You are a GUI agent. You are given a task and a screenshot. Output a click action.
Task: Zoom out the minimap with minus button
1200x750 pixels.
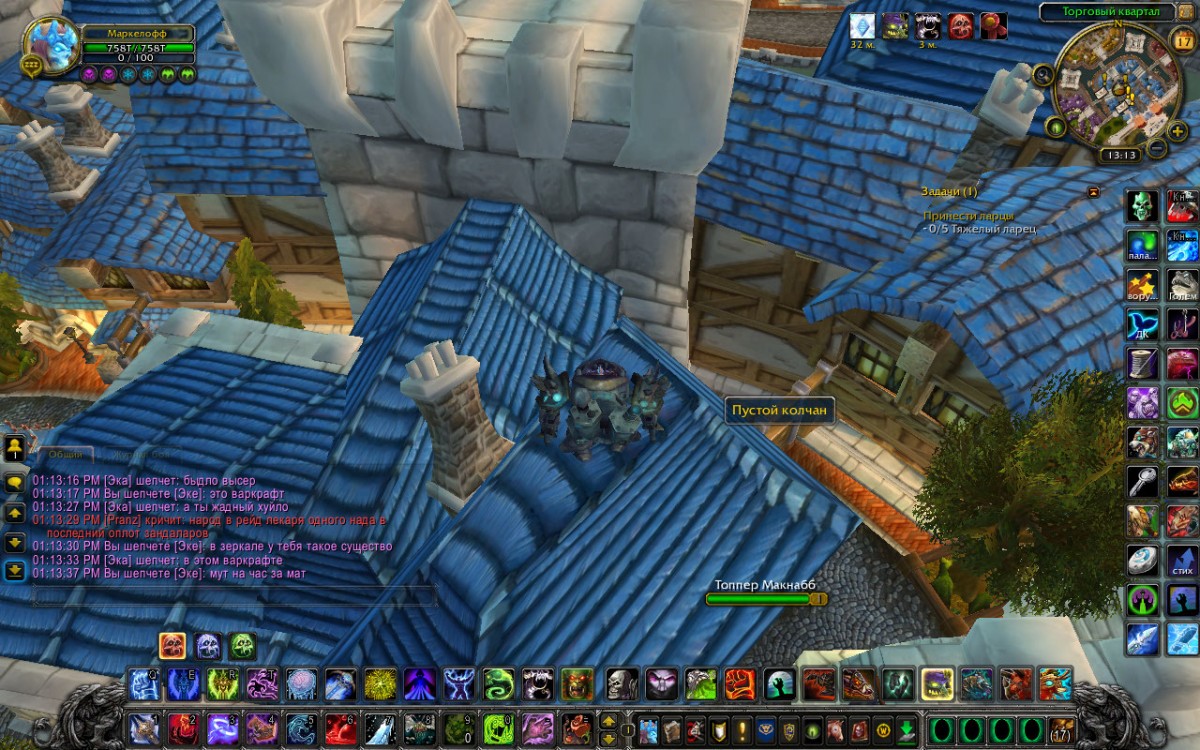[1156, 148]
